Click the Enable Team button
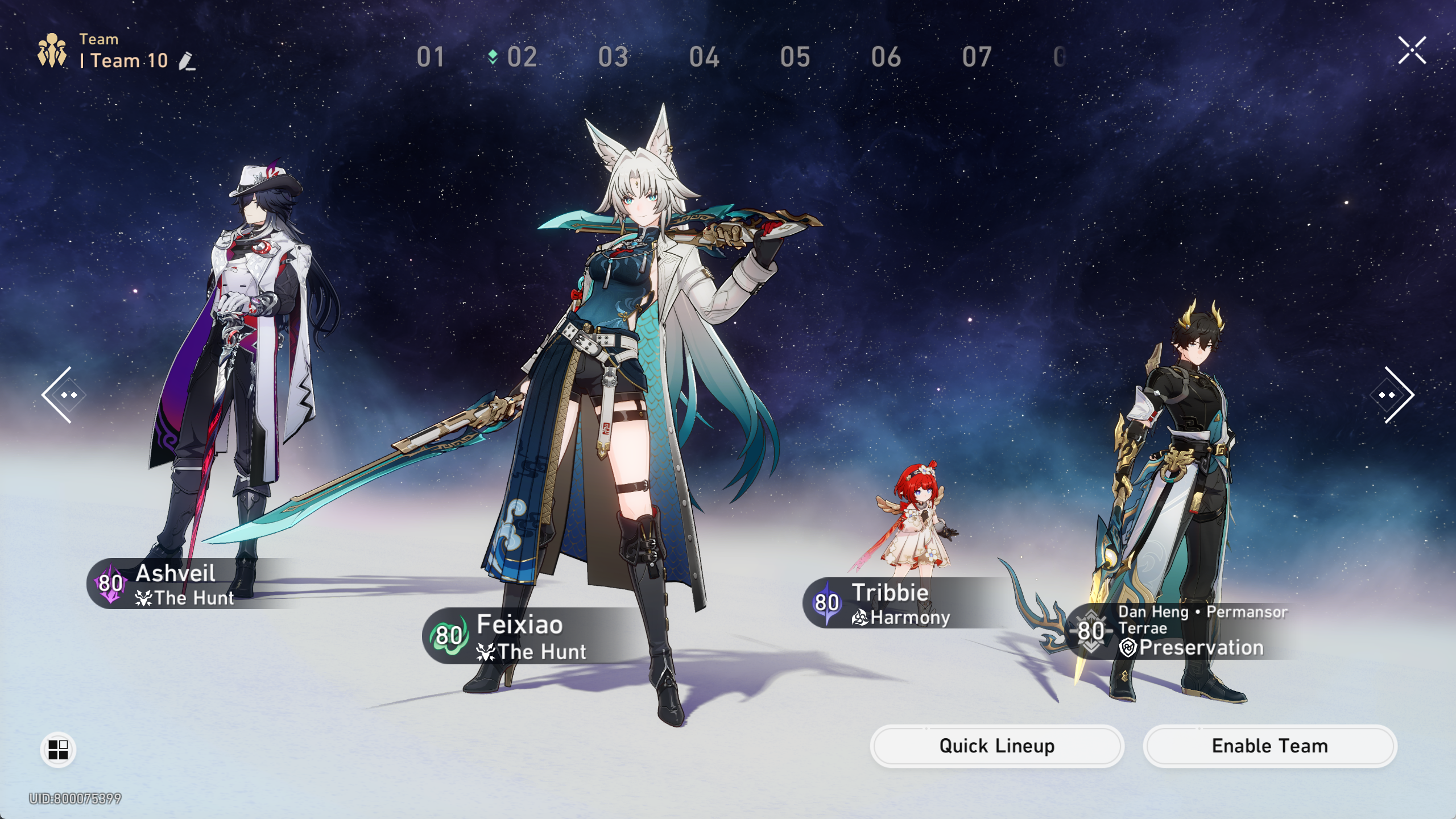 pos(1269,746)
